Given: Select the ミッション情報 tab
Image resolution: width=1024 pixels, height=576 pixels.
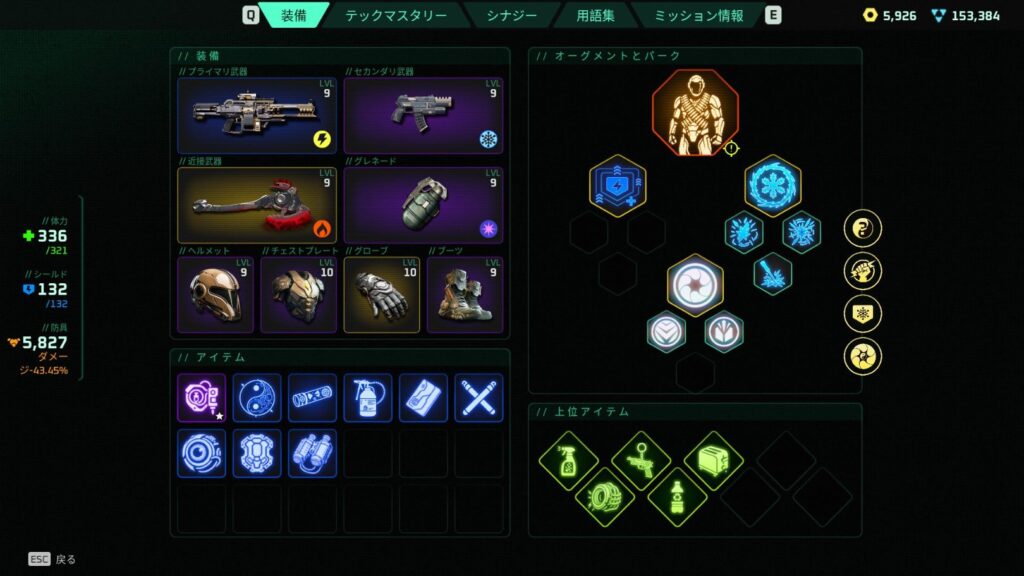Looking at the screenshot, I should click(x=699, y=15).
